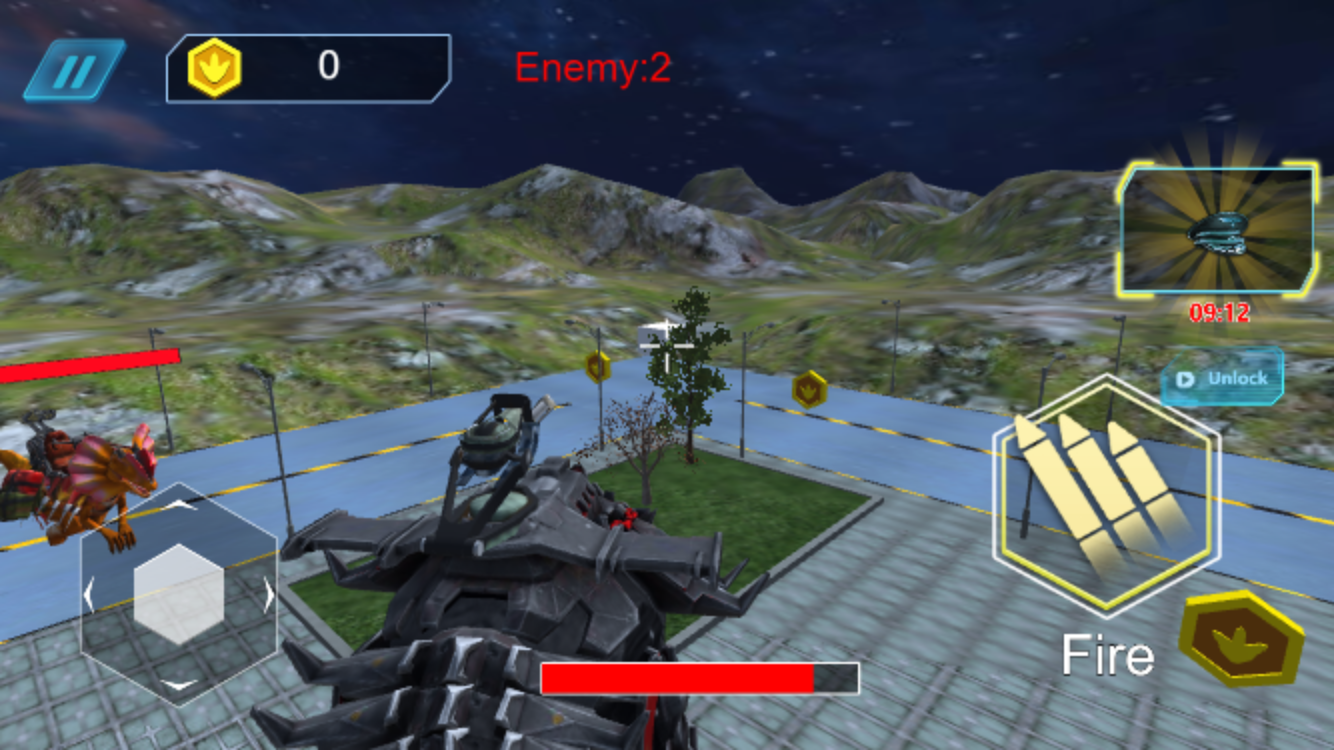Tap the 09:12 countdown timer
This screenshot has width=1334, height=750.
click(x=1221, y=310)
